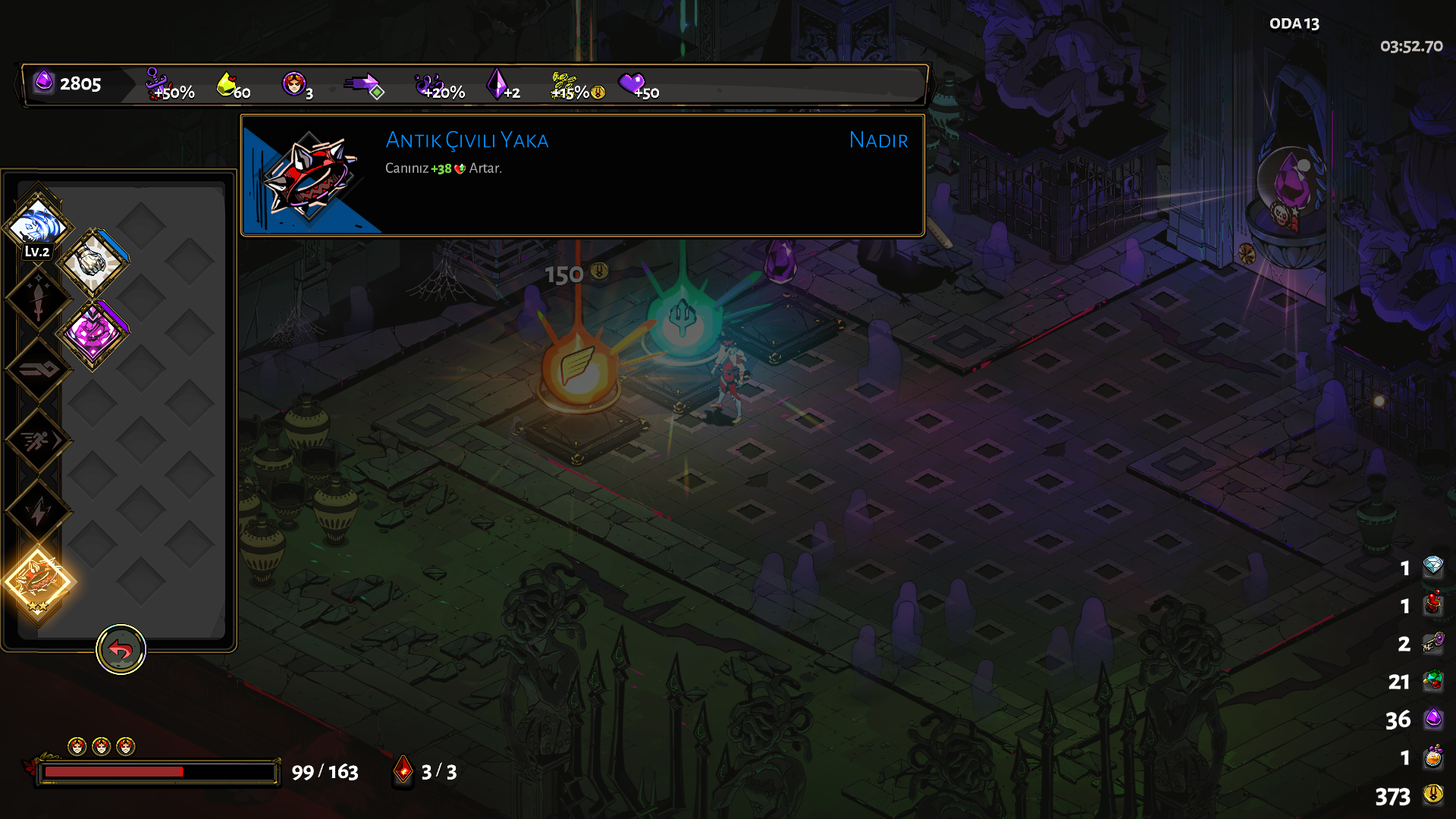Select the empty running-figure dash slot
Image resolution: width=1456 pixels, height=819 pixels.
(38, 440)
